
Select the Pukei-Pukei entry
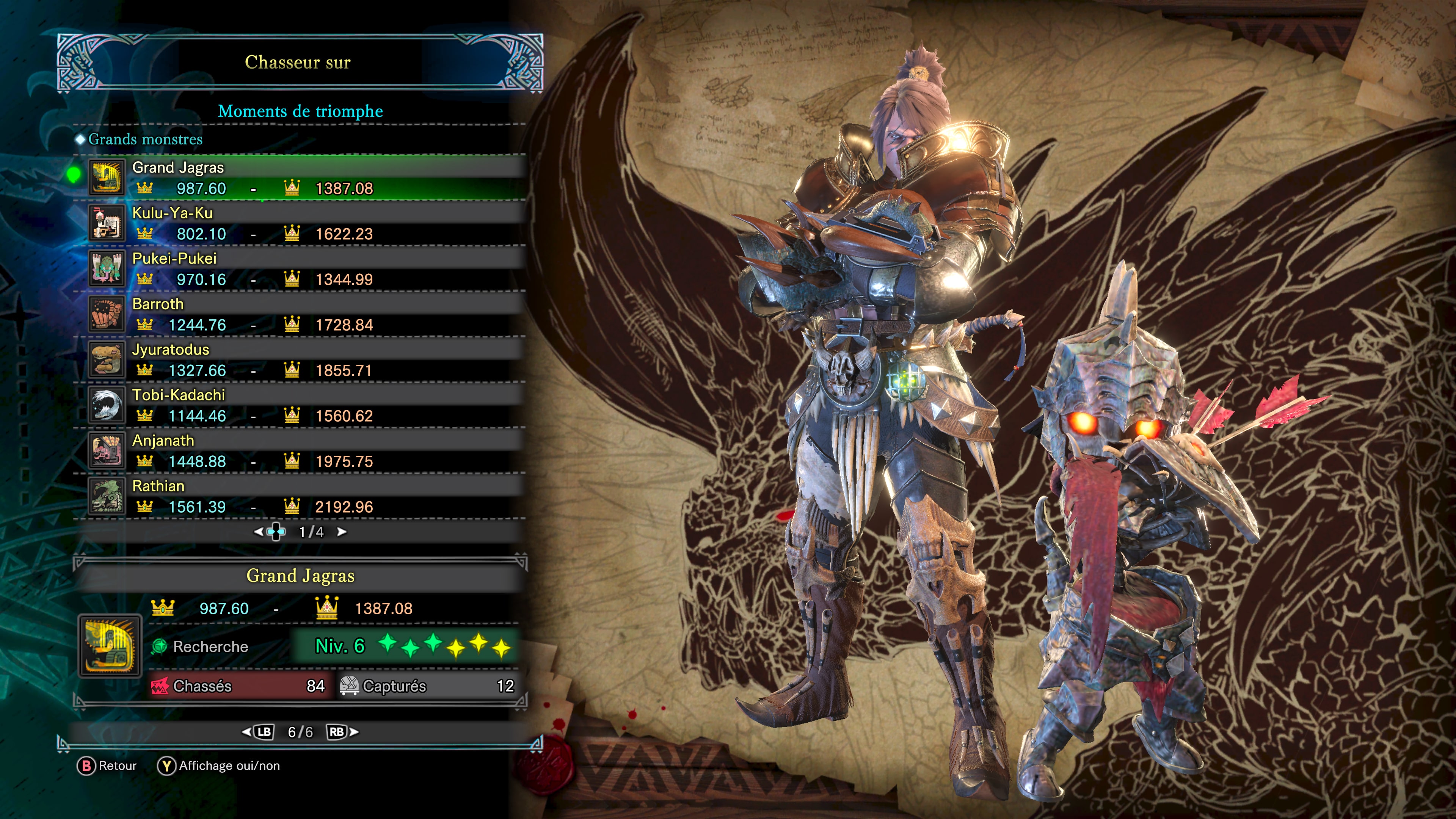305,268
